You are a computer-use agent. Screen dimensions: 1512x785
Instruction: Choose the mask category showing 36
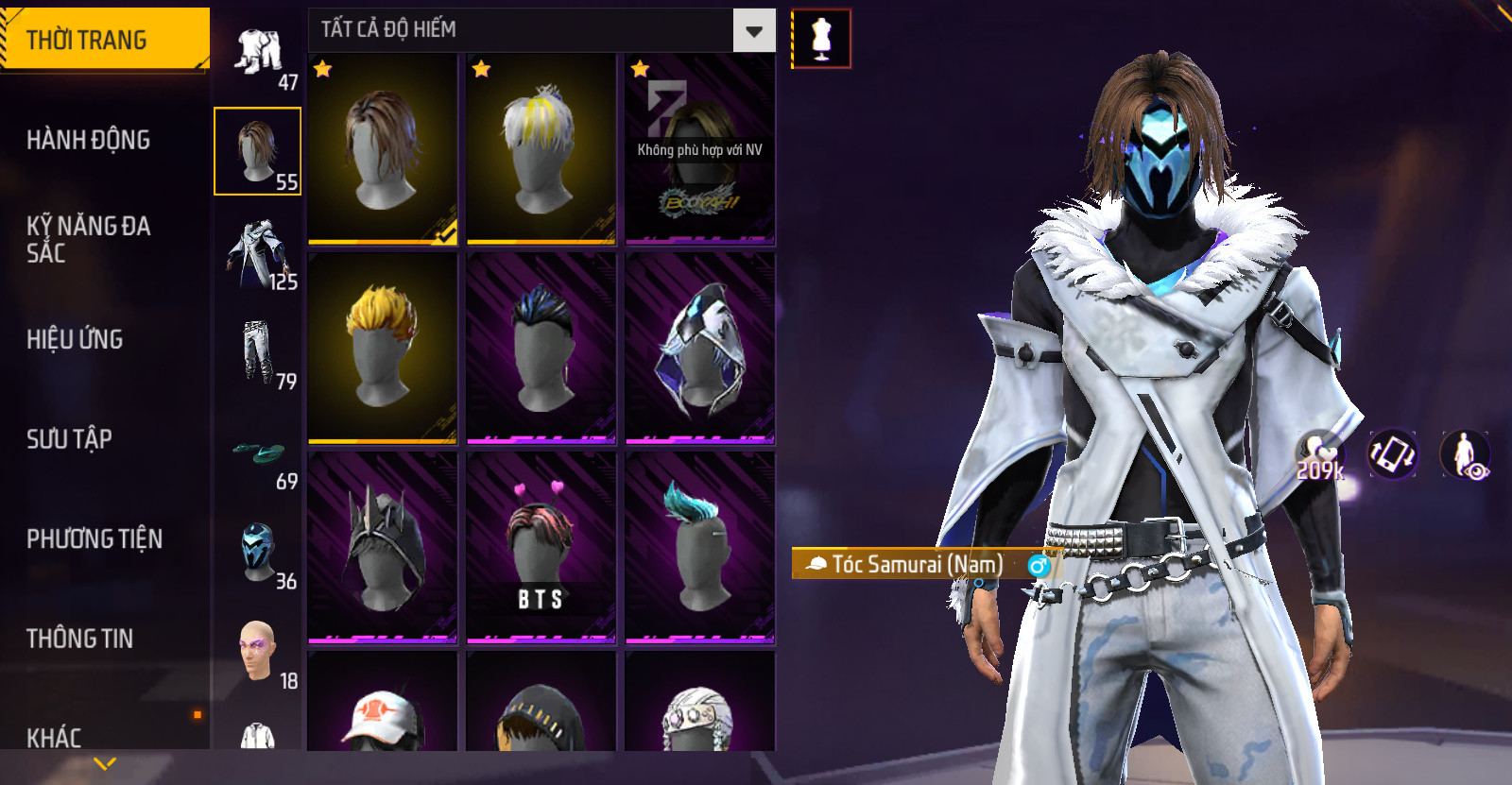tap(259, 553)
